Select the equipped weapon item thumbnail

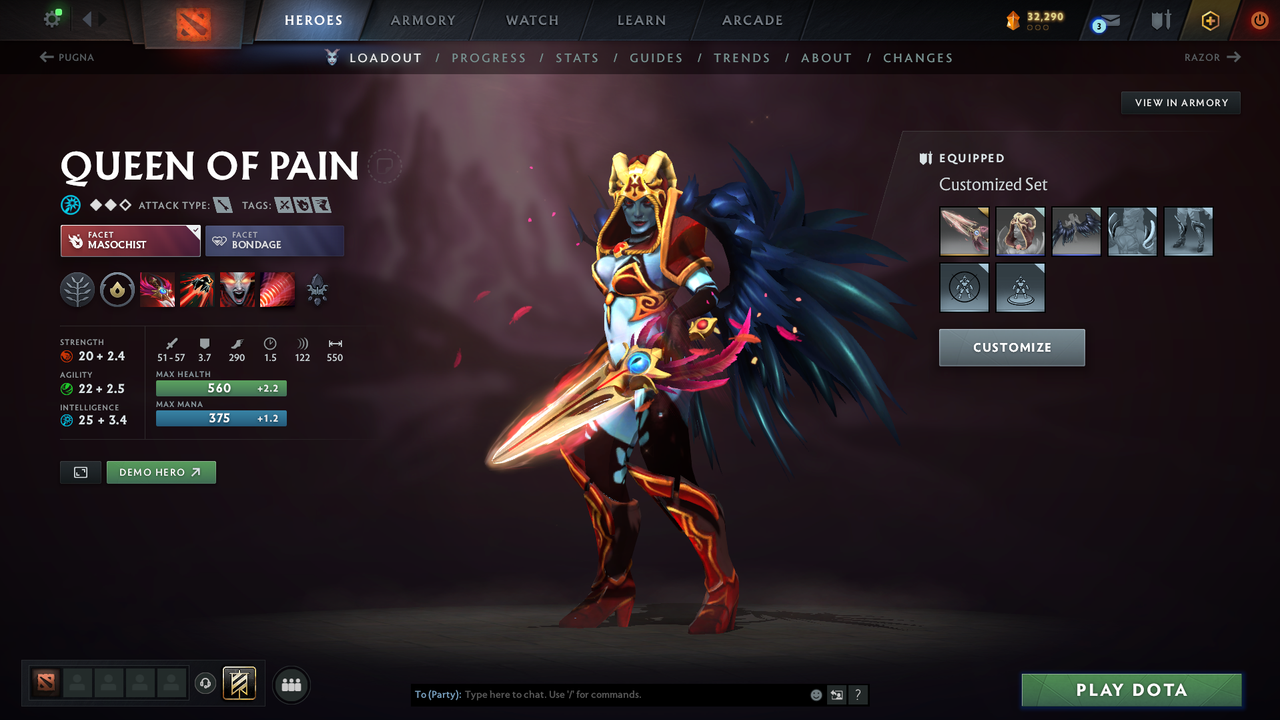(963, 231)
